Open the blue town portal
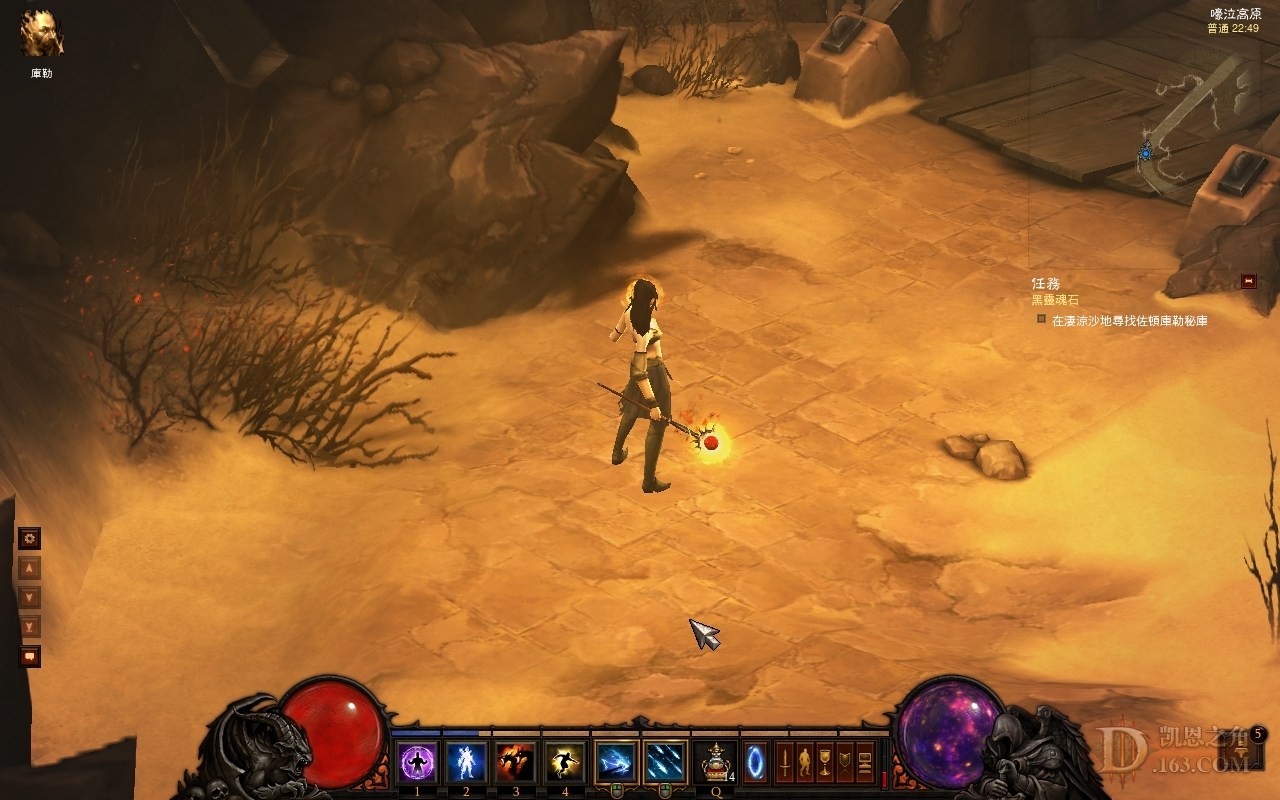Viewport: 1280px width, 800px height. (x=756, y=763)
